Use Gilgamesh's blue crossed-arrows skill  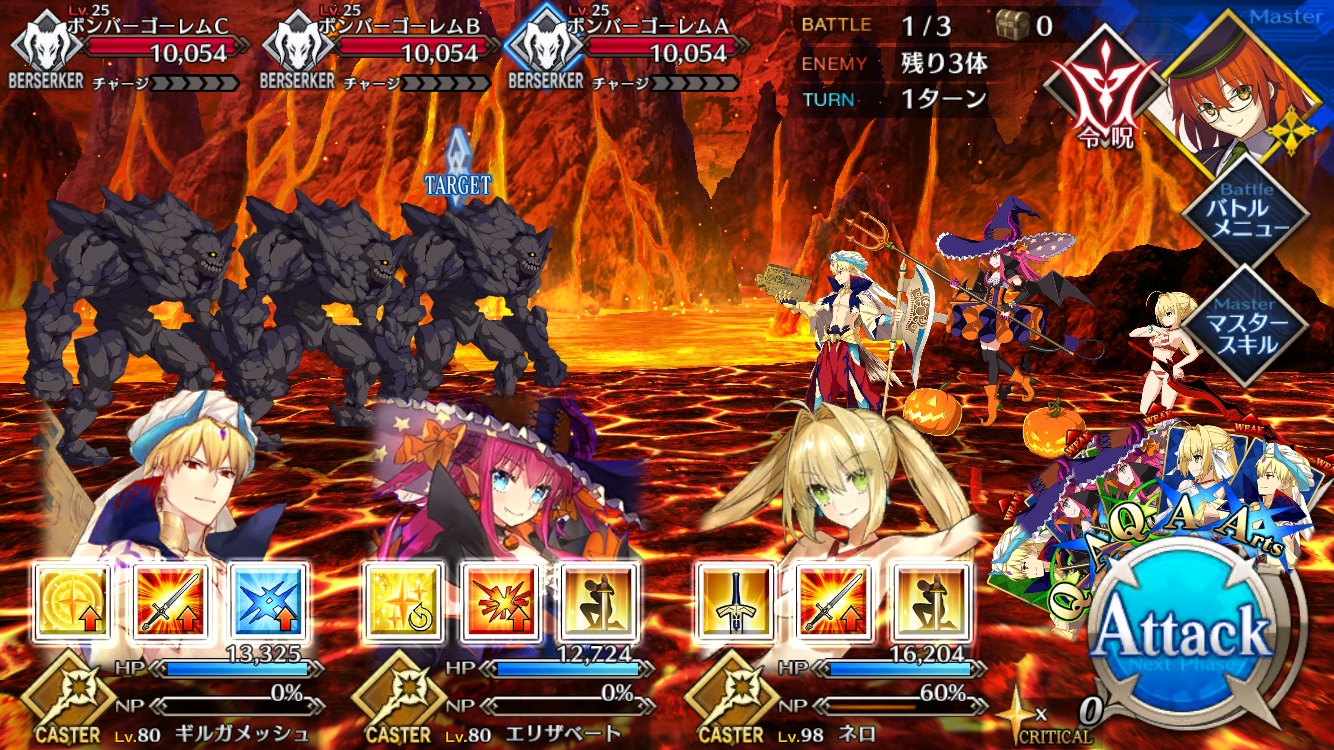pos(267,602)
